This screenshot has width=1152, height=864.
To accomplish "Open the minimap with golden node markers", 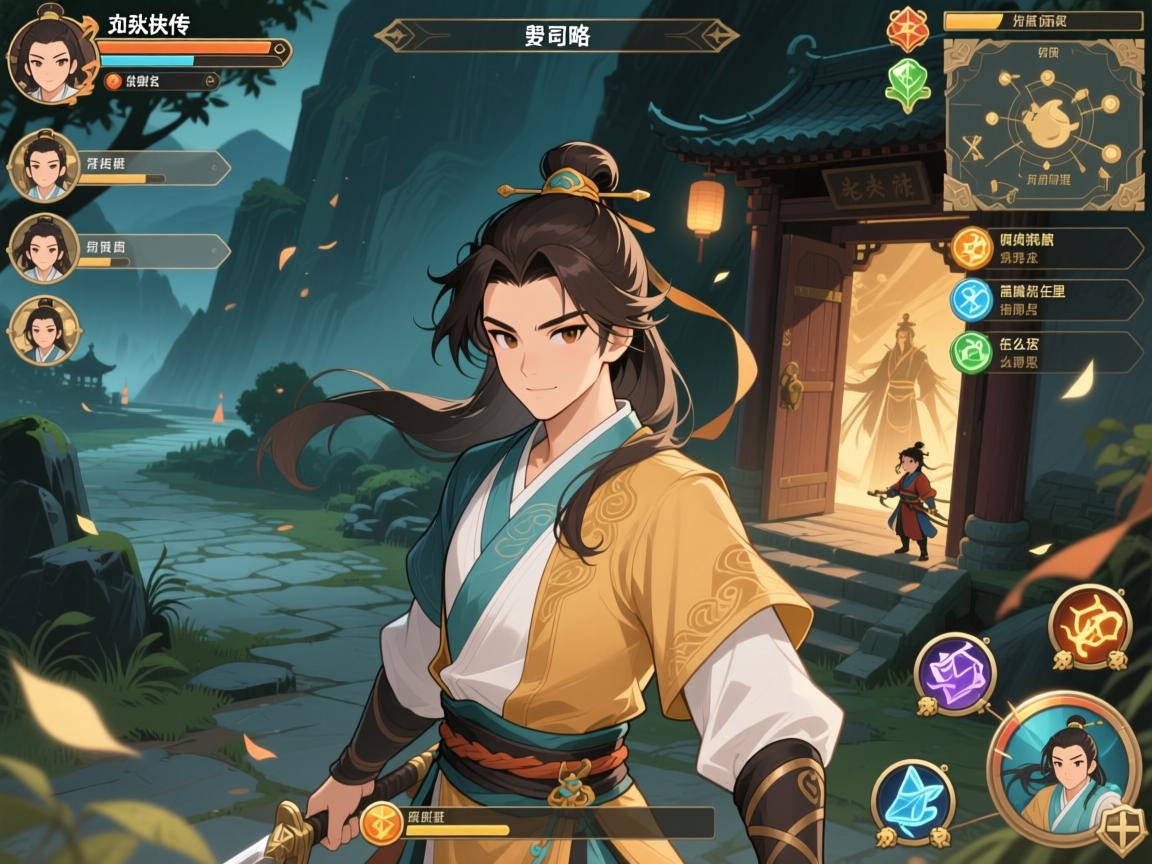I will (x=1043, y=124).
